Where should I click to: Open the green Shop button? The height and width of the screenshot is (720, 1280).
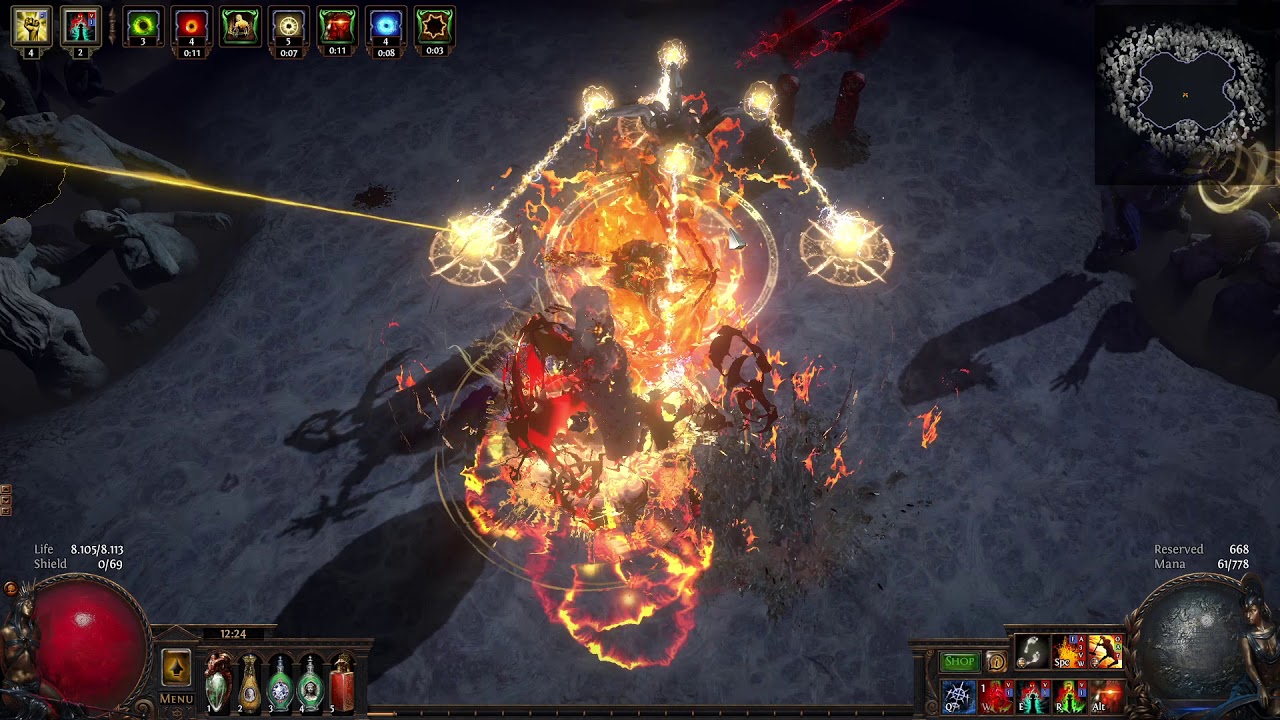click(959, 661)
